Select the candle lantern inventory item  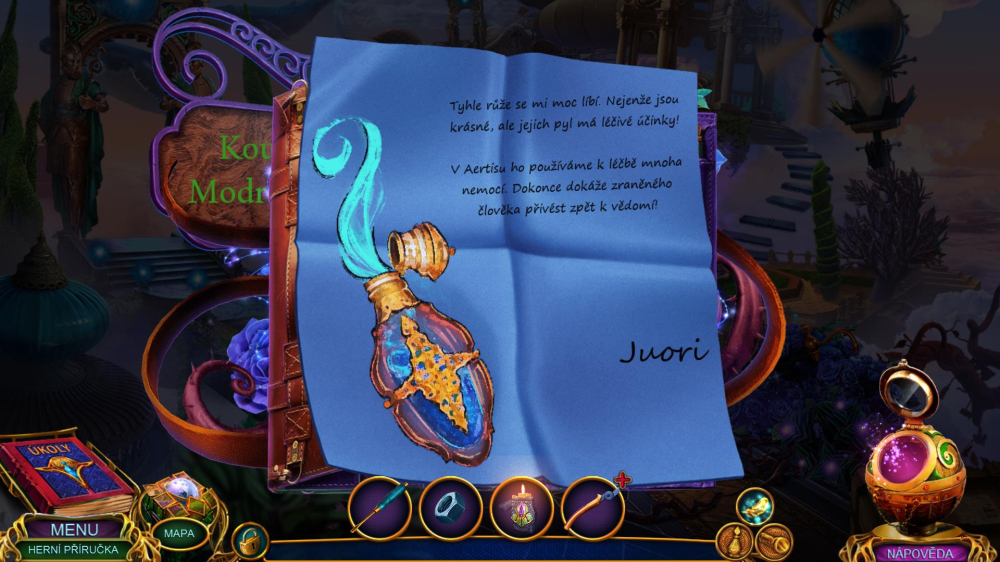[521, 508]
